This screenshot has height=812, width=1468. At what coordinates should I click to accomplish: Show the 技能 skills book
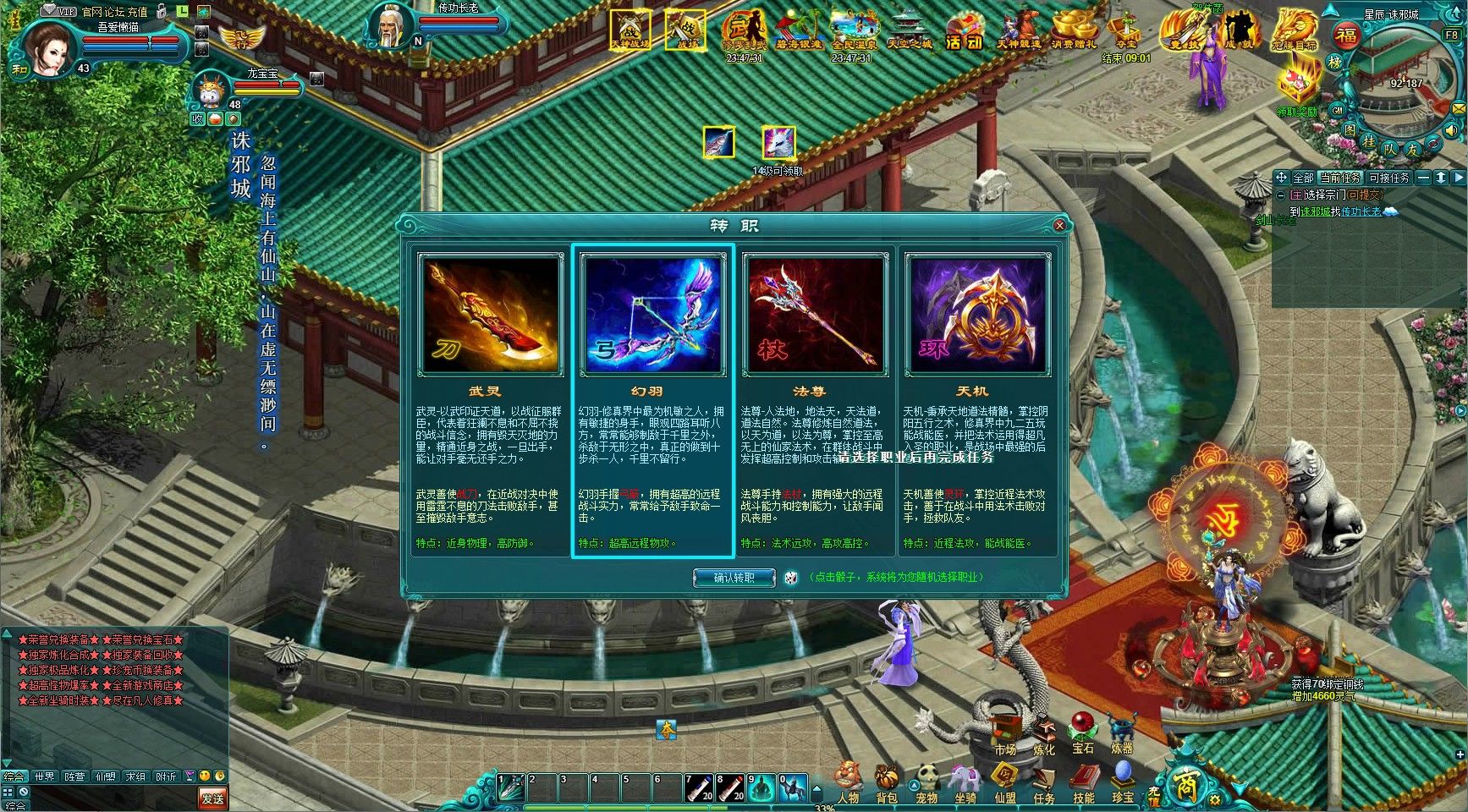[1084, 782]
